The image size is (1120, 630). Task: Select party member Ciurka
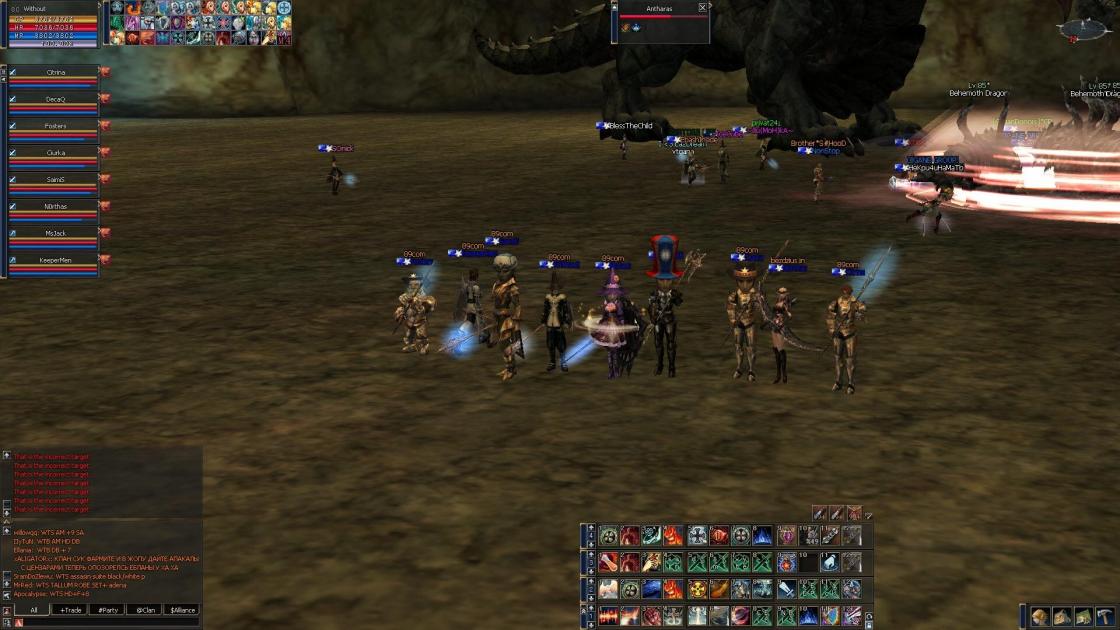[x=55, y=153]
